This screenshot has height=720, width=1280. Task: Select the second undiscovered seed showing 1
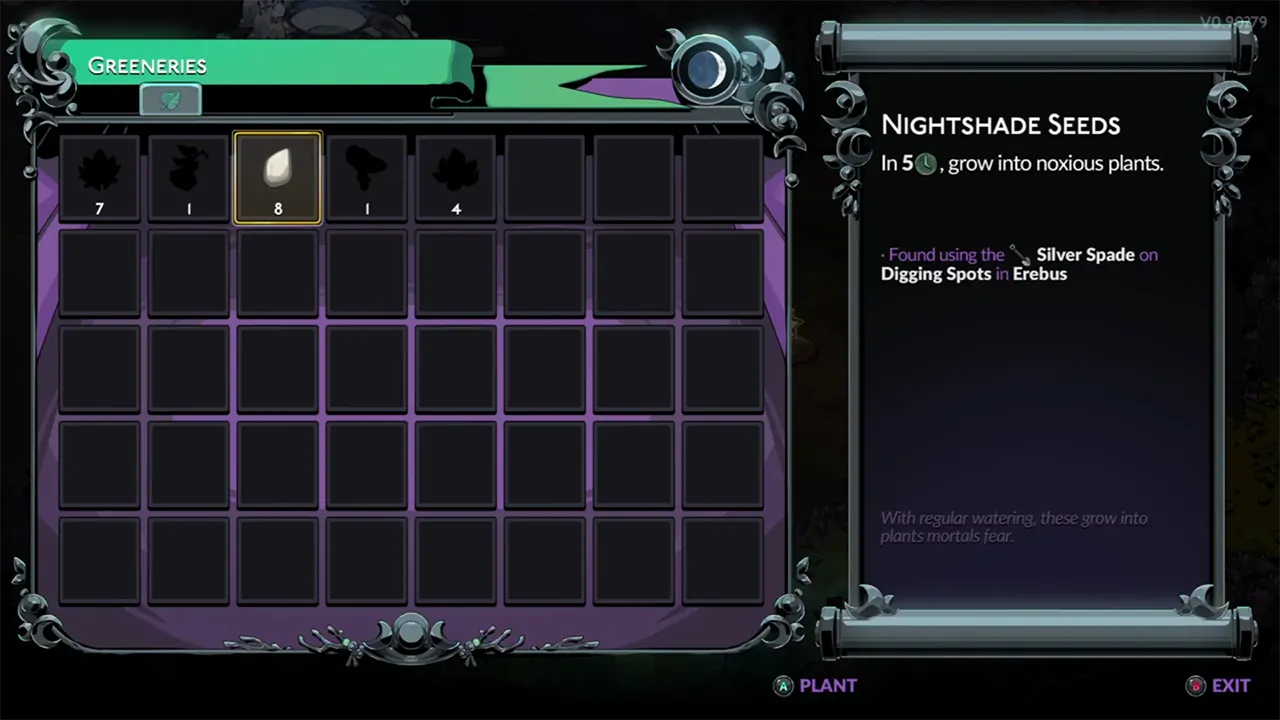point(188,175)
